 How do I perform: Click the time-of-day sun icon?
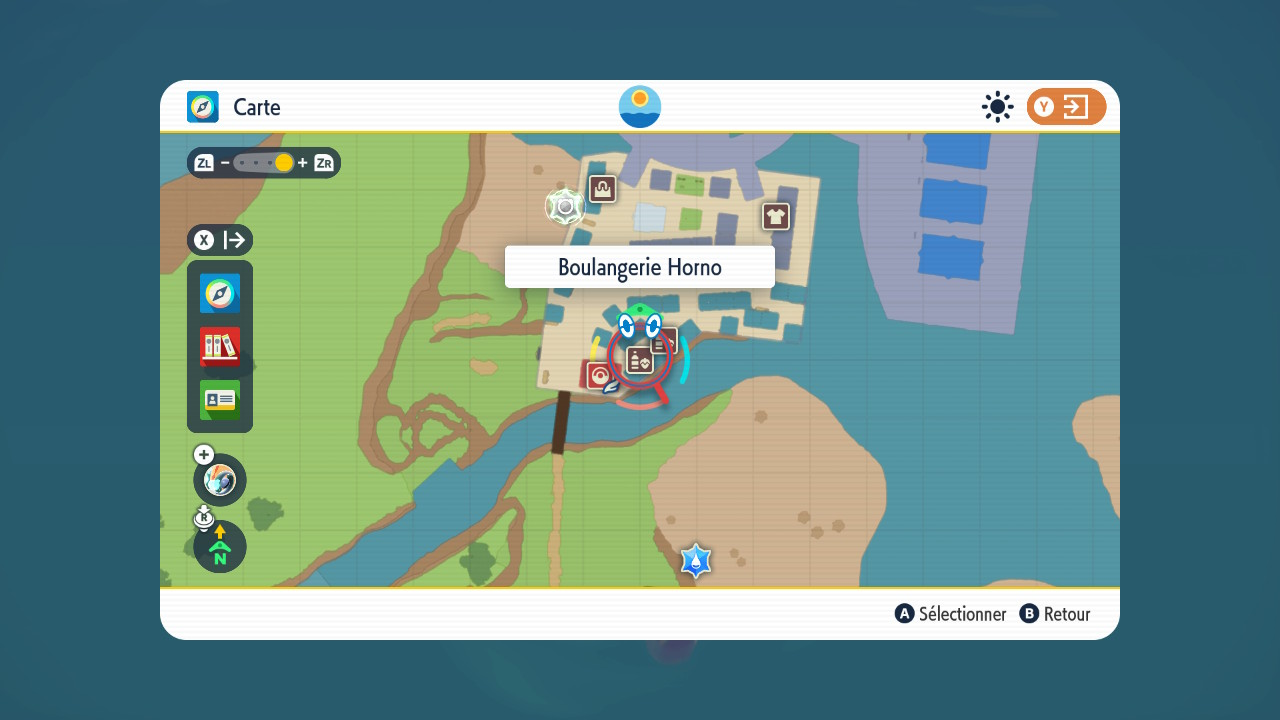(640, 107)
